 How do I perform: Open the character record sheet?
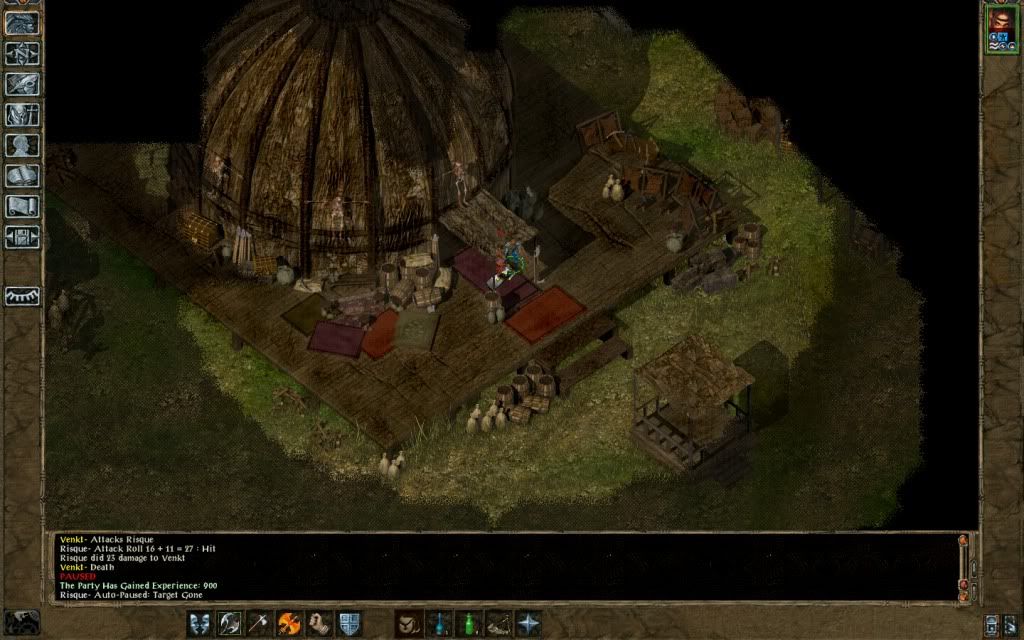tap(22, 145)
